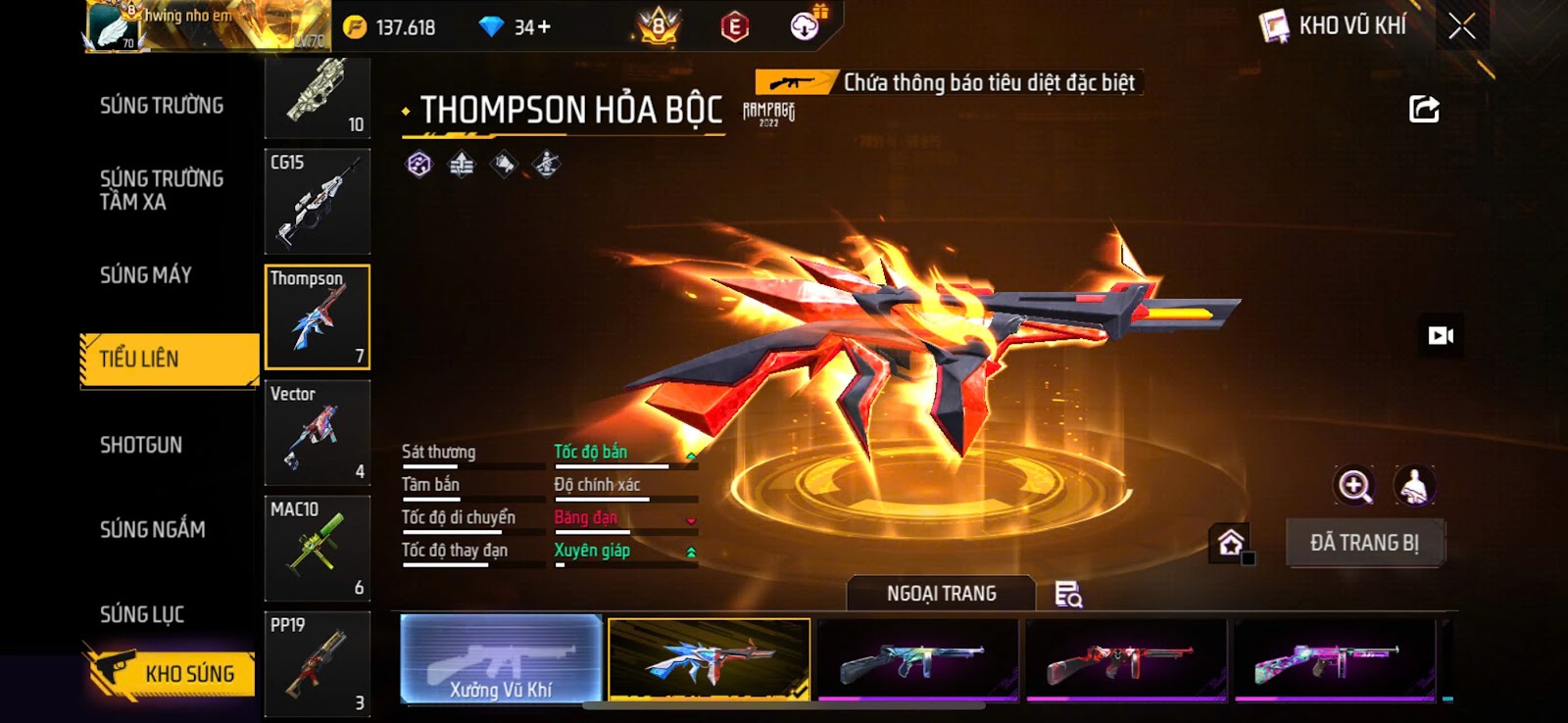The image size is (1568, 723).
Task: Open the Ngoại Trang tab
Action: pos(941,594)
